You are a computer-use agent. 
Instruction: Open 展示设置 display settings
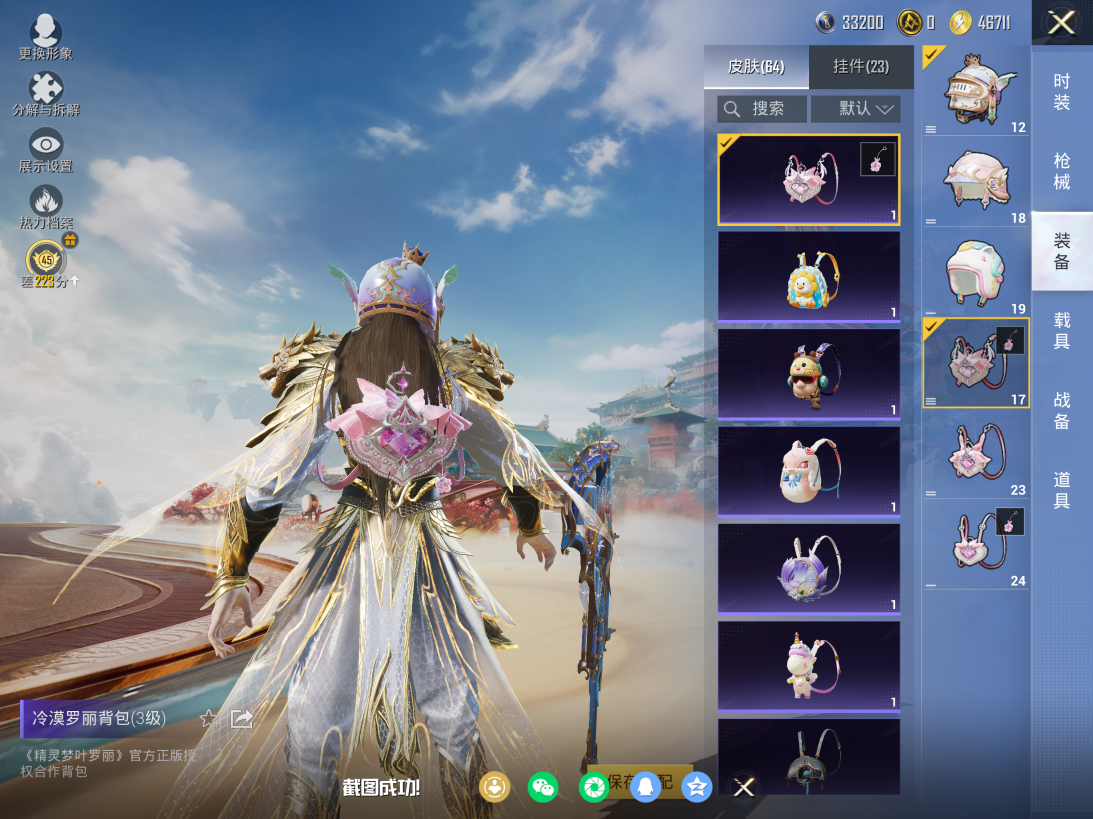(x=46, y=148)
